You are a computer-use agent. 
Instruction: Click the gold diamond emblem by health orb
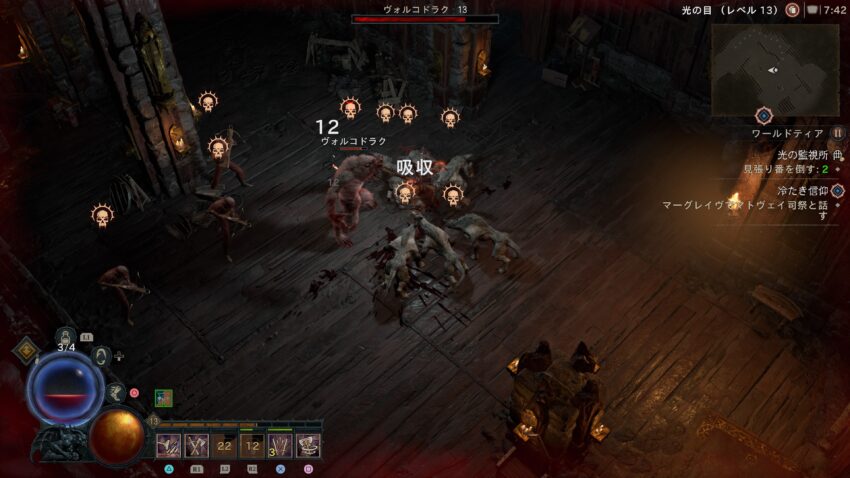coord(26,349)
